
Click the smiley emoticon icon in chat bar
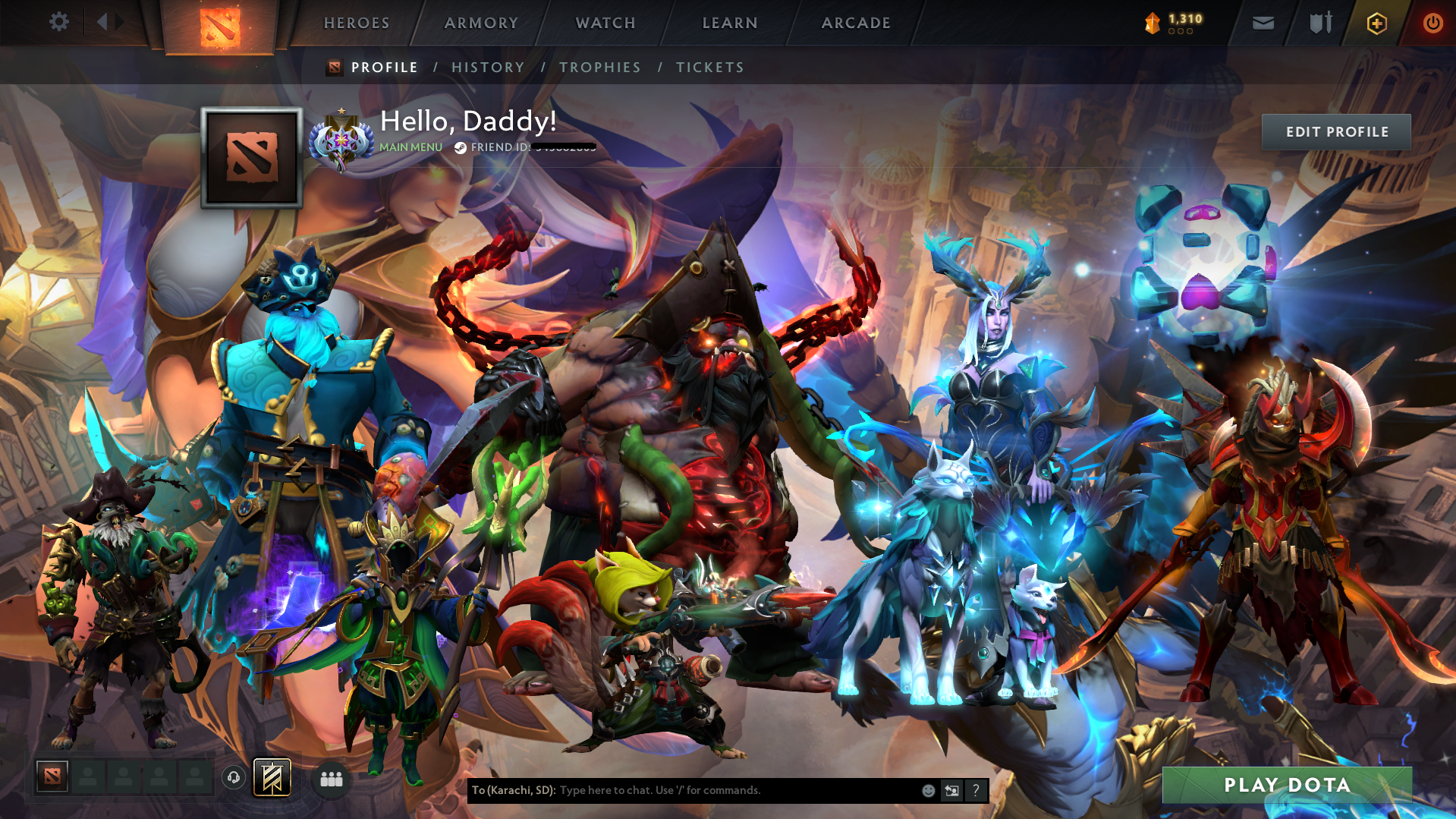pyautogui.click(x=927, y=790)
